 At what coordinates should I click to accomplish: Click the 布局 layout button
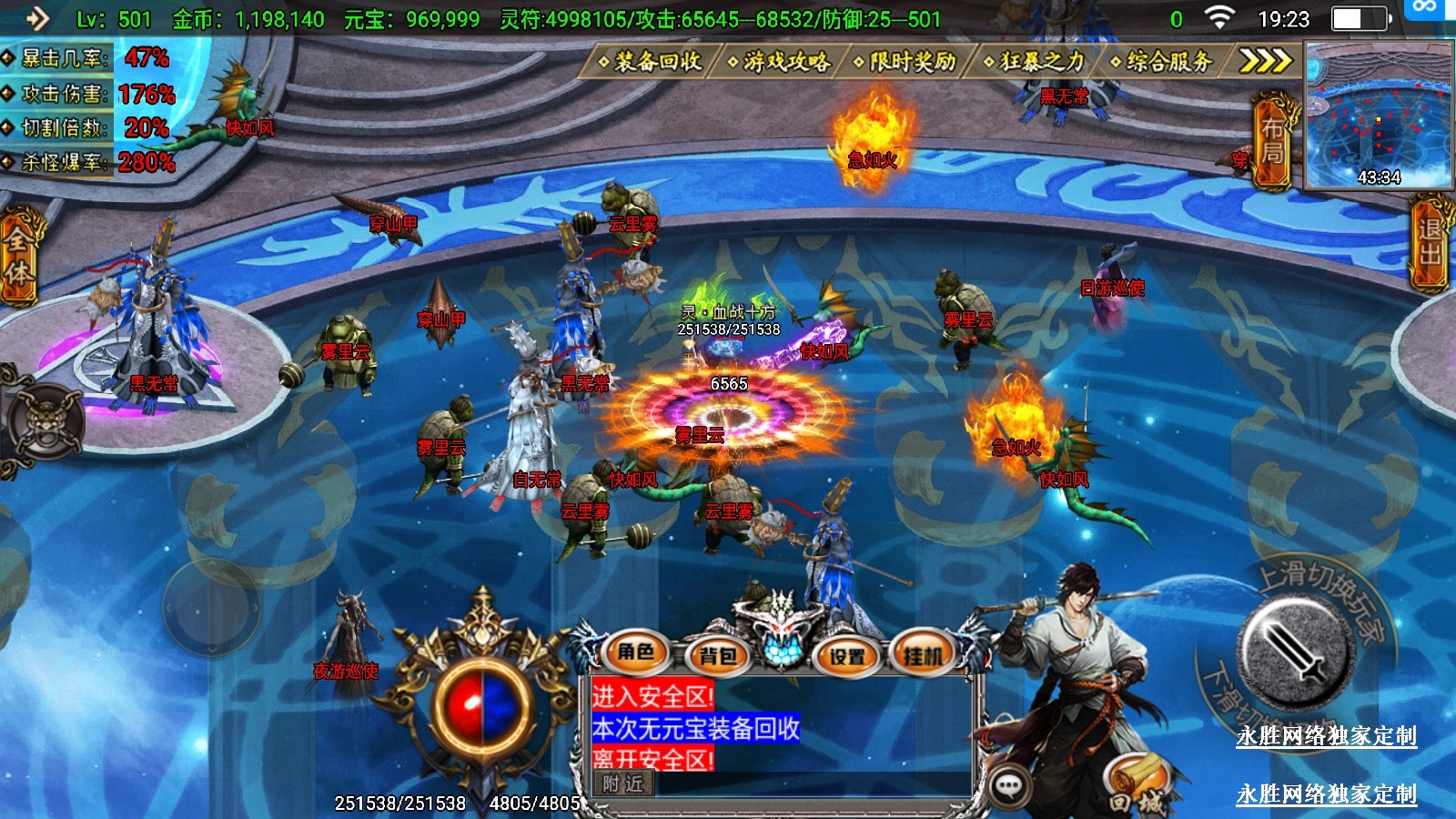tap(1272, 141)
